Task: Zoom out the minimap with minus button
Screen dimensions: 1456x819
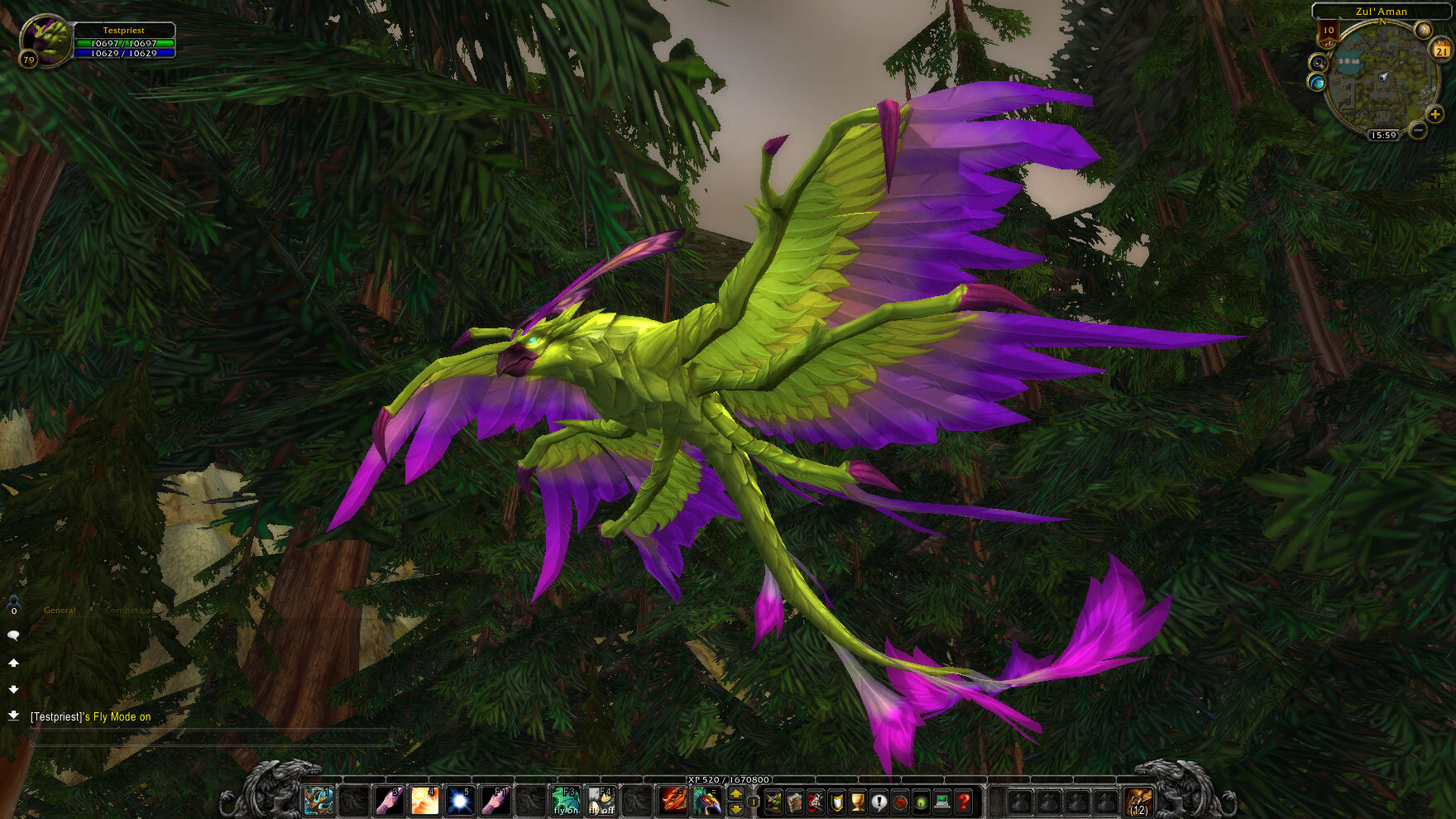Action: point(1417,130)
